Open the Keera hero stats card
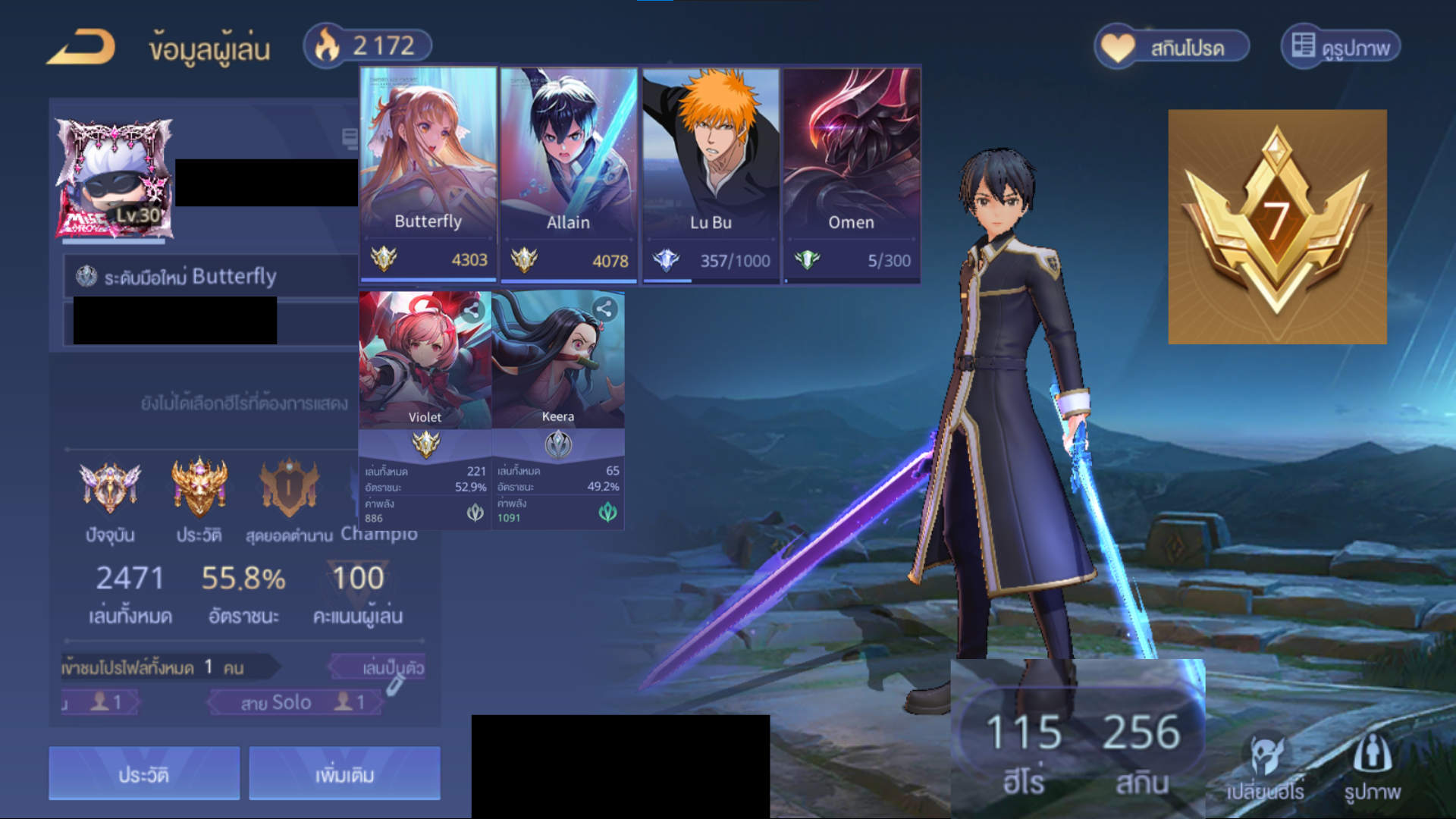The width and height of the screenshot is (1456, 819). (558, 409)
